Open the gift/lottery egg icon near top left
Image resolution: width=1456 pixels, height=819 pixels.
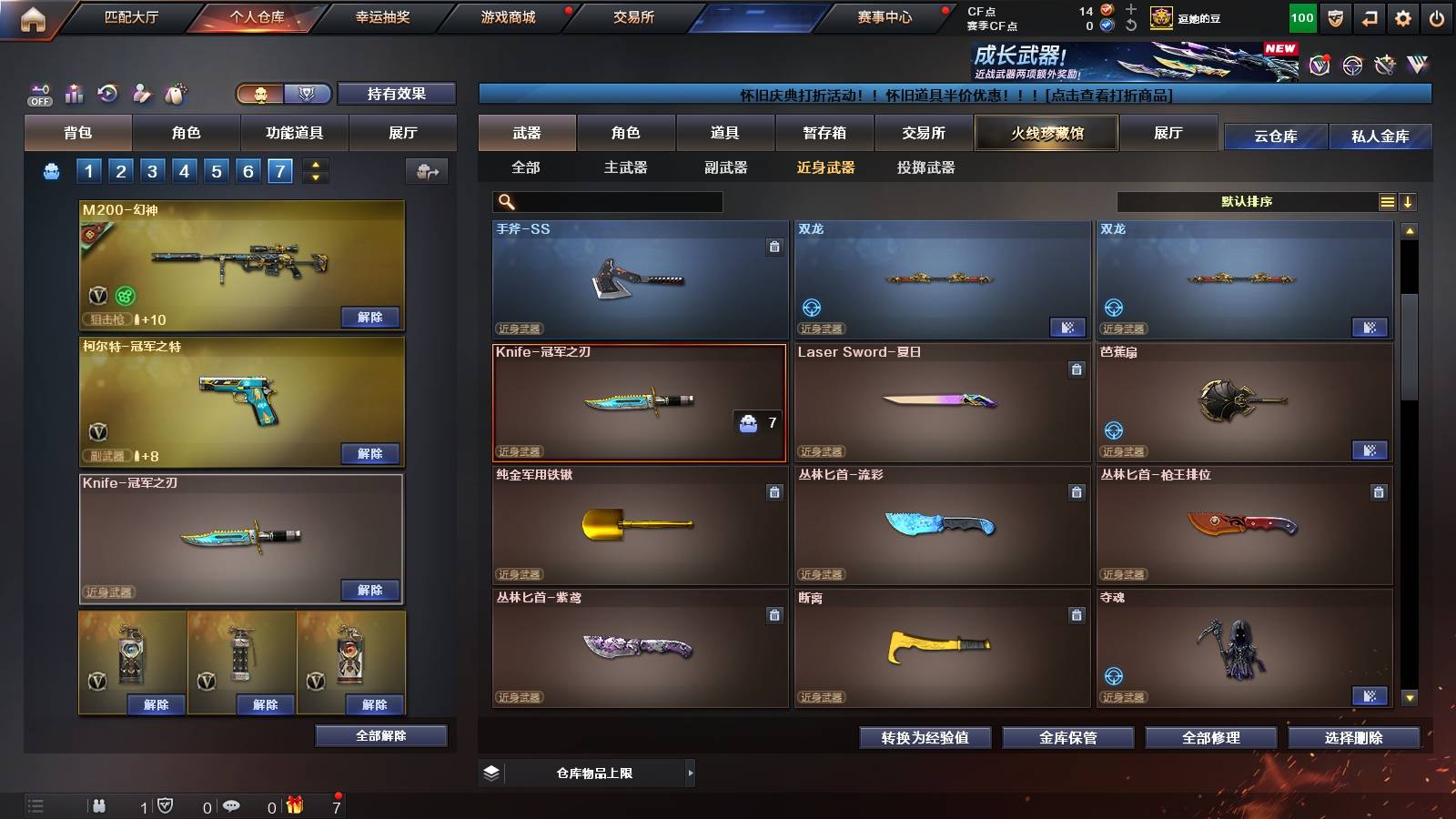click(176, 93)
